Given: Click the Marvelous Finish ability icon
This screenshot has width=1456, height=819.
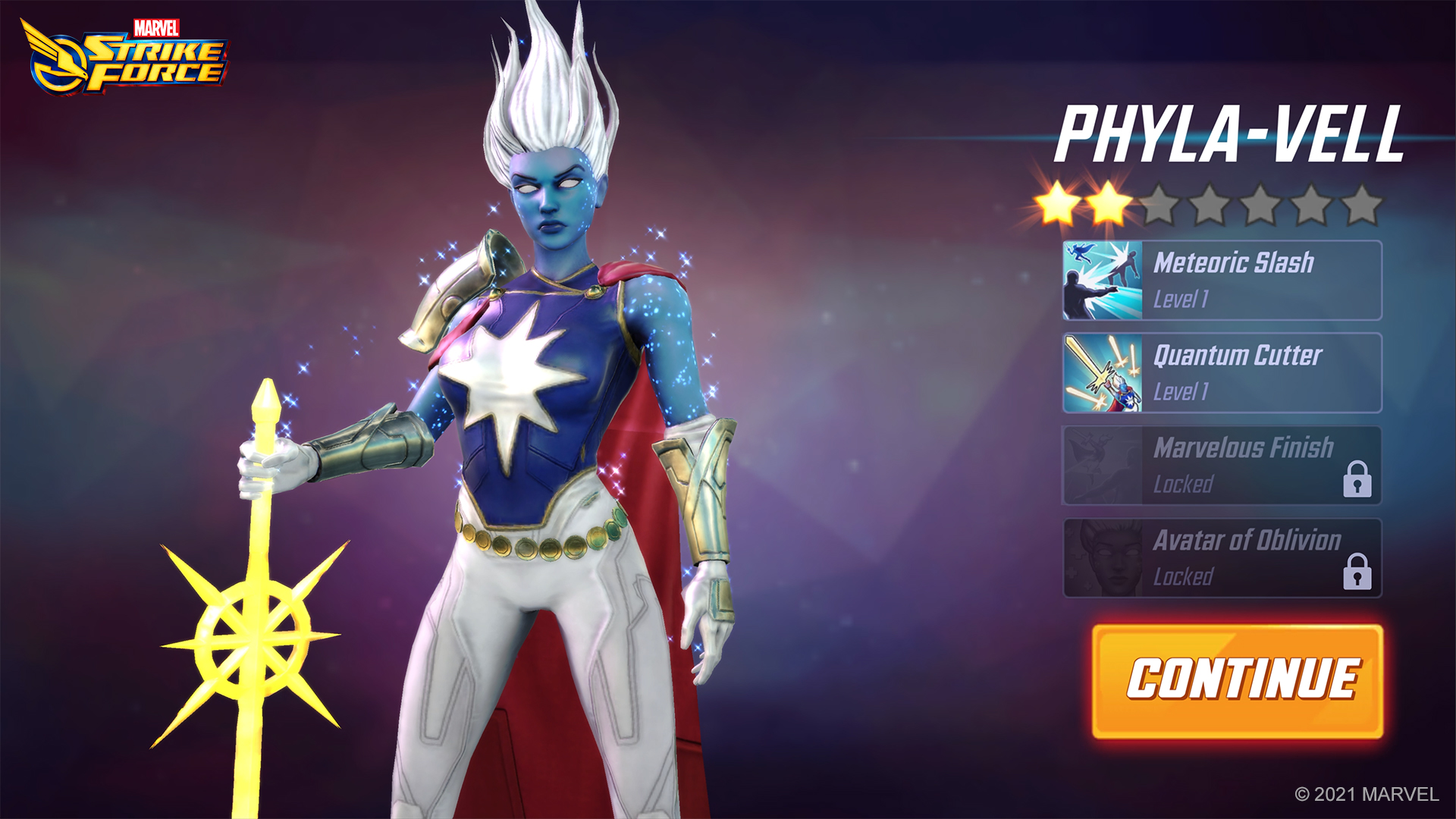Looking at the screenshot, I should [1102, 465].
